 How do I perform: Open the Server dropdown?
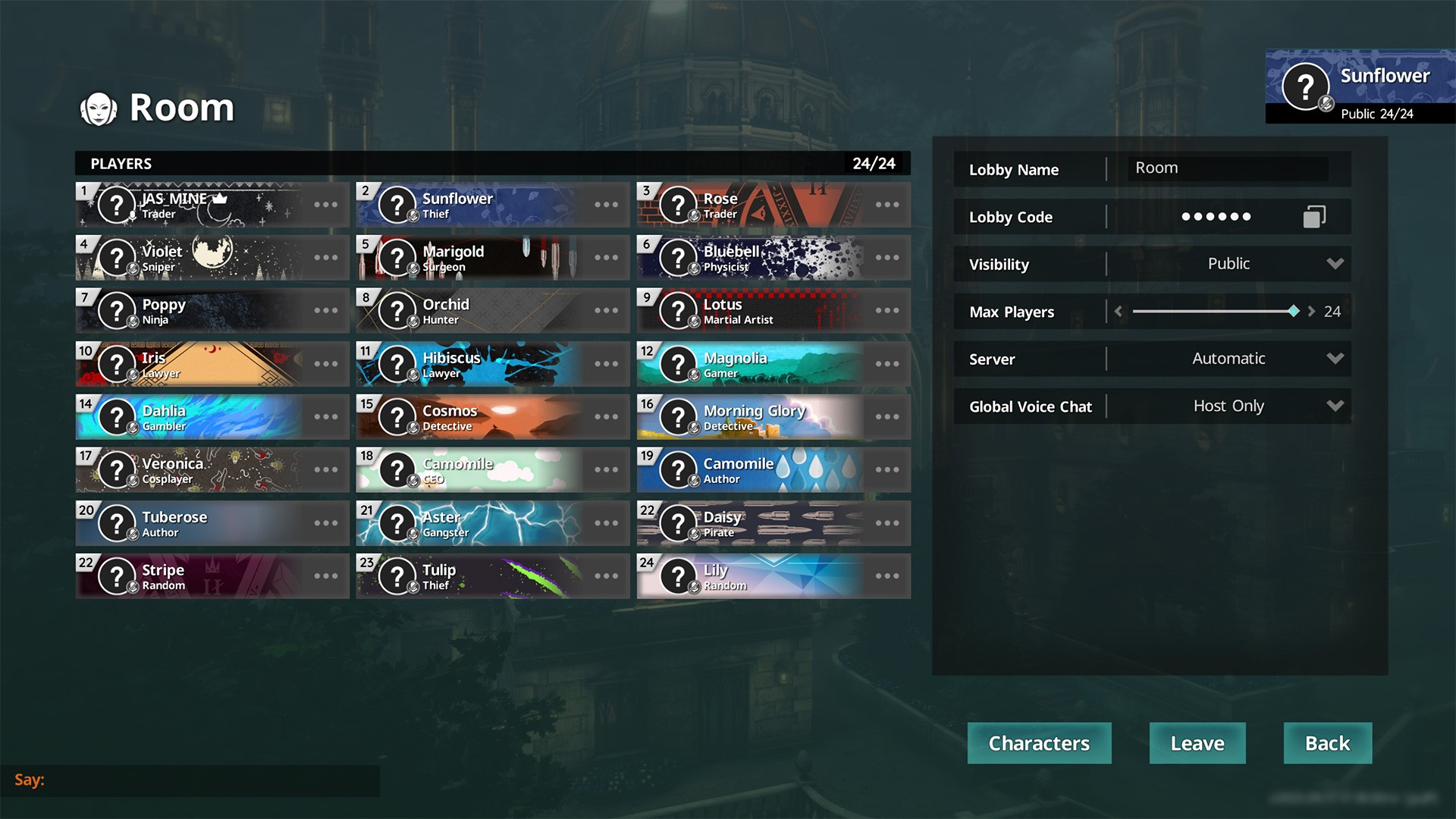[x=1228, y=359]
